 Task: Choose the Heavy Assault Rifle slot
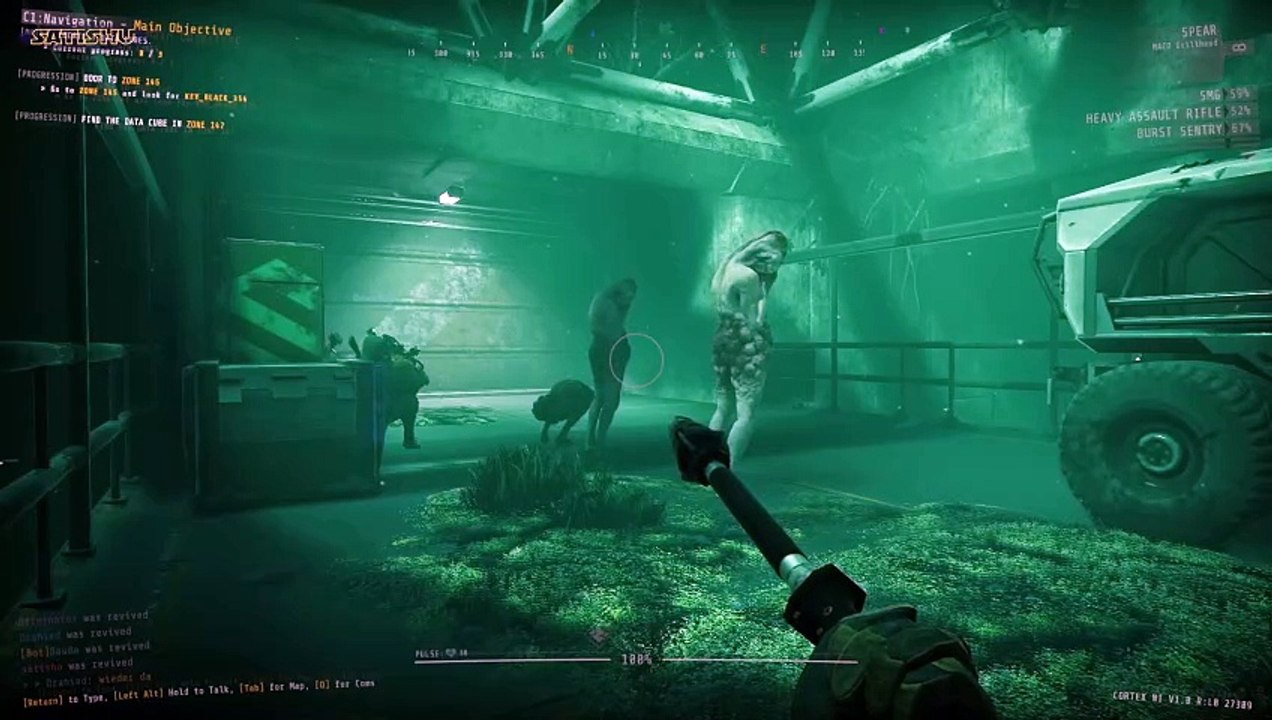(1169, 113)
